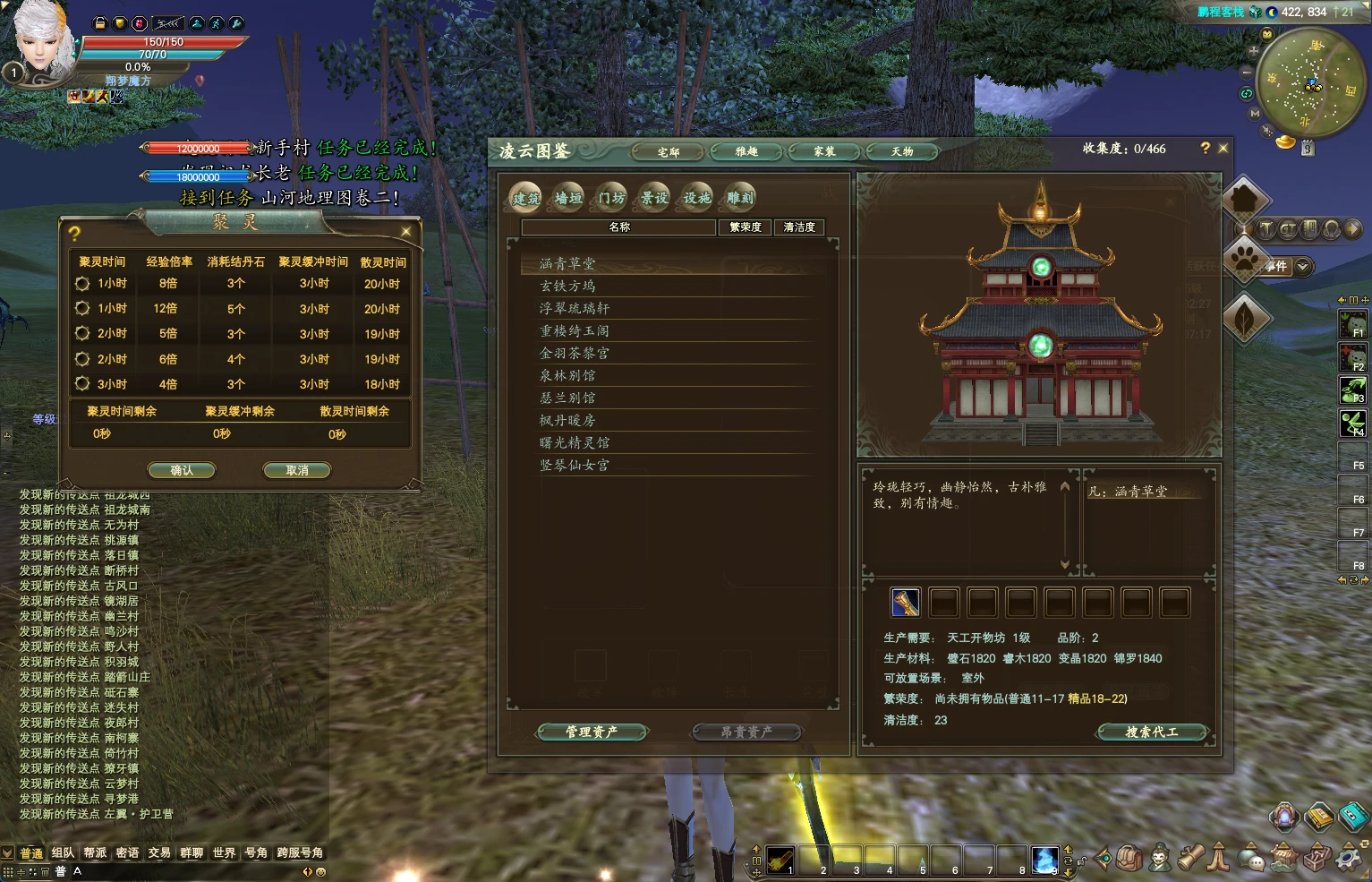Image resolution: width=1372 pixels, height=882 pixels.
Task: Click the 搜索代工 button
Action: pos(1152,732)
